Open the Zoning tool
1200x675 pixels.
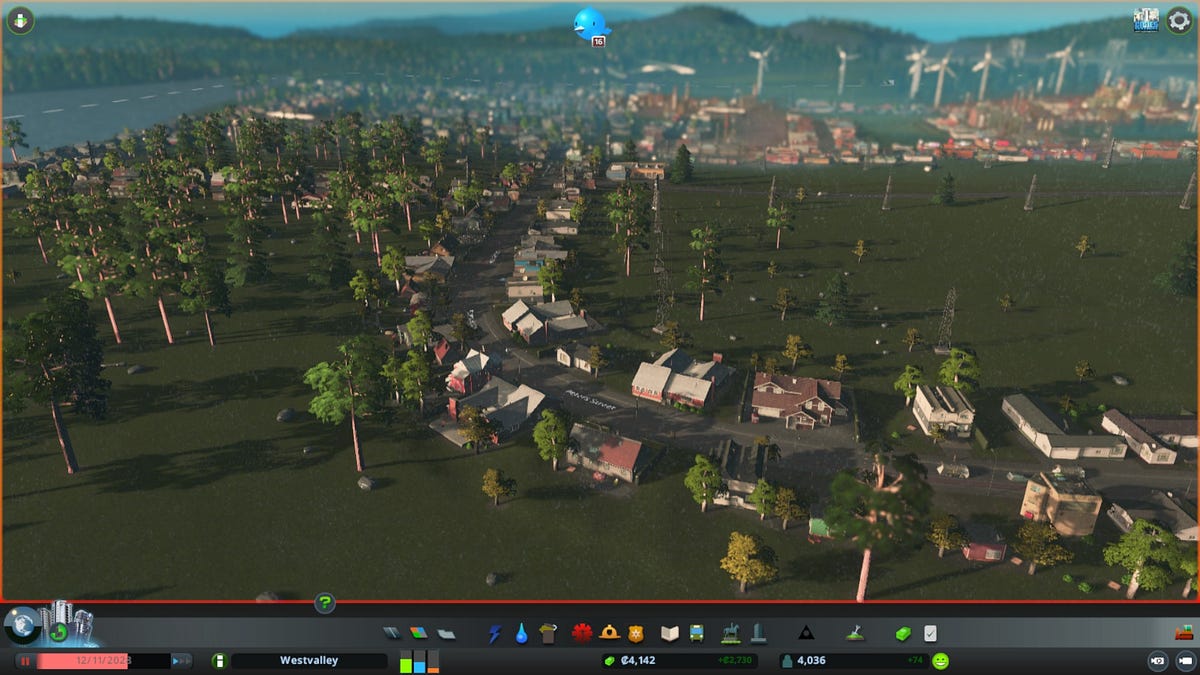tap(418, 633)
